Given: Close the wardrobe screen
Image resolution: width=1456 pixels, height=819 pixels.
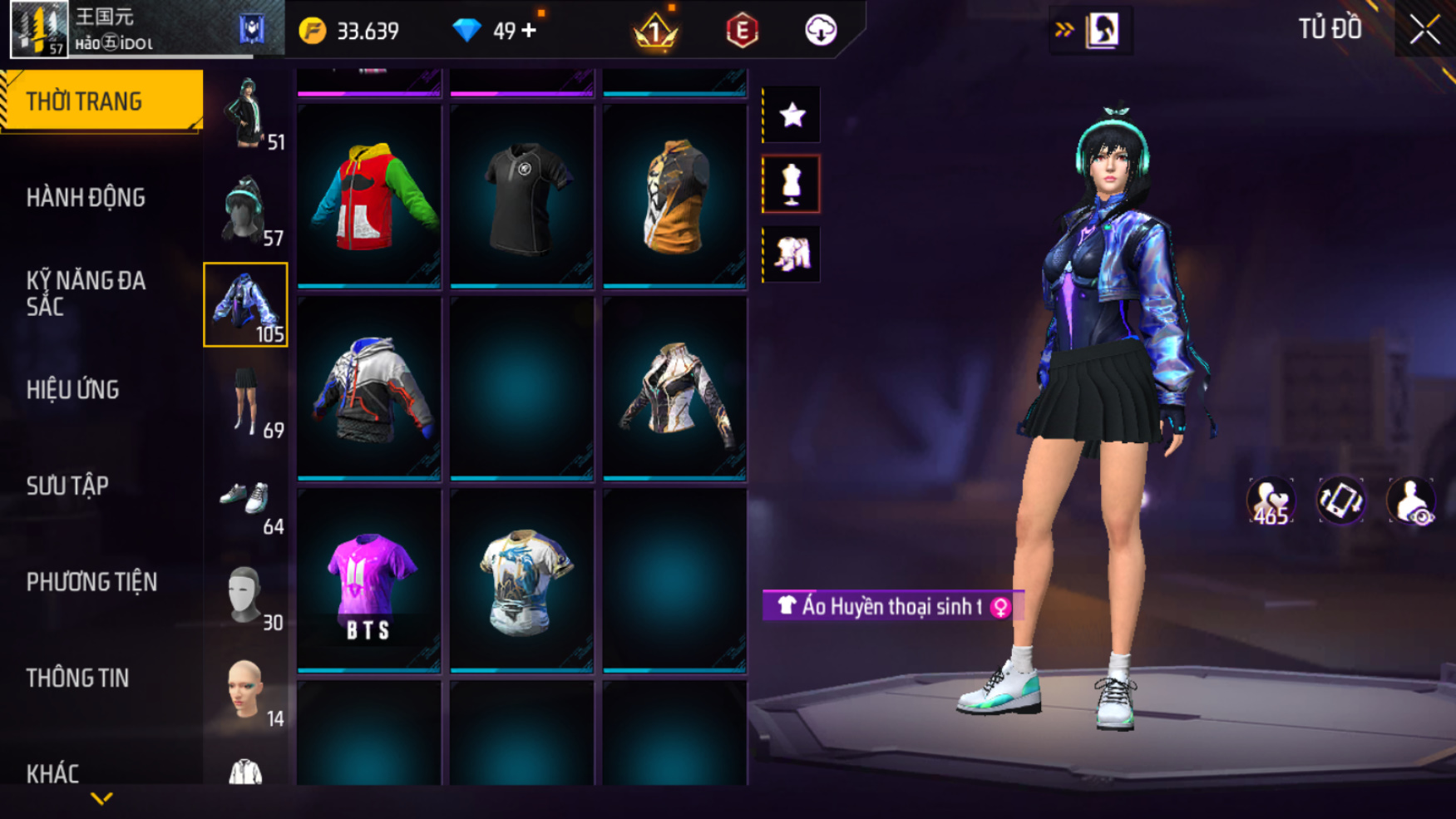Looking at the screenshot, I should pyautogui.click(x=1424, y=30).
